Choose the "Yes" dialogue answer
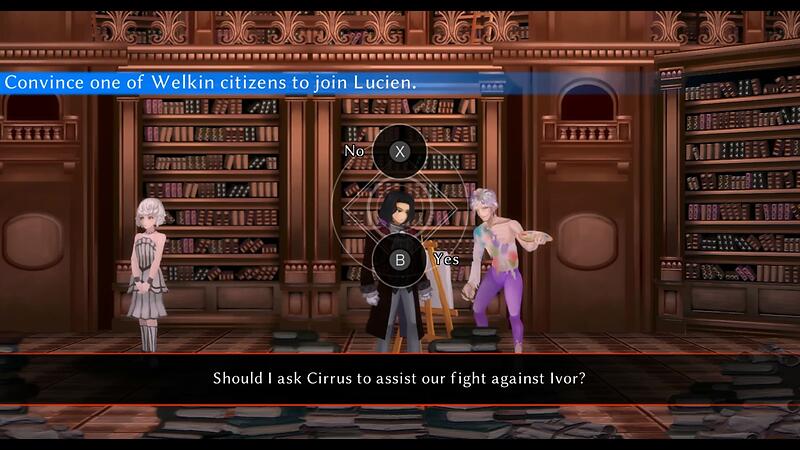 pos(400,259)
